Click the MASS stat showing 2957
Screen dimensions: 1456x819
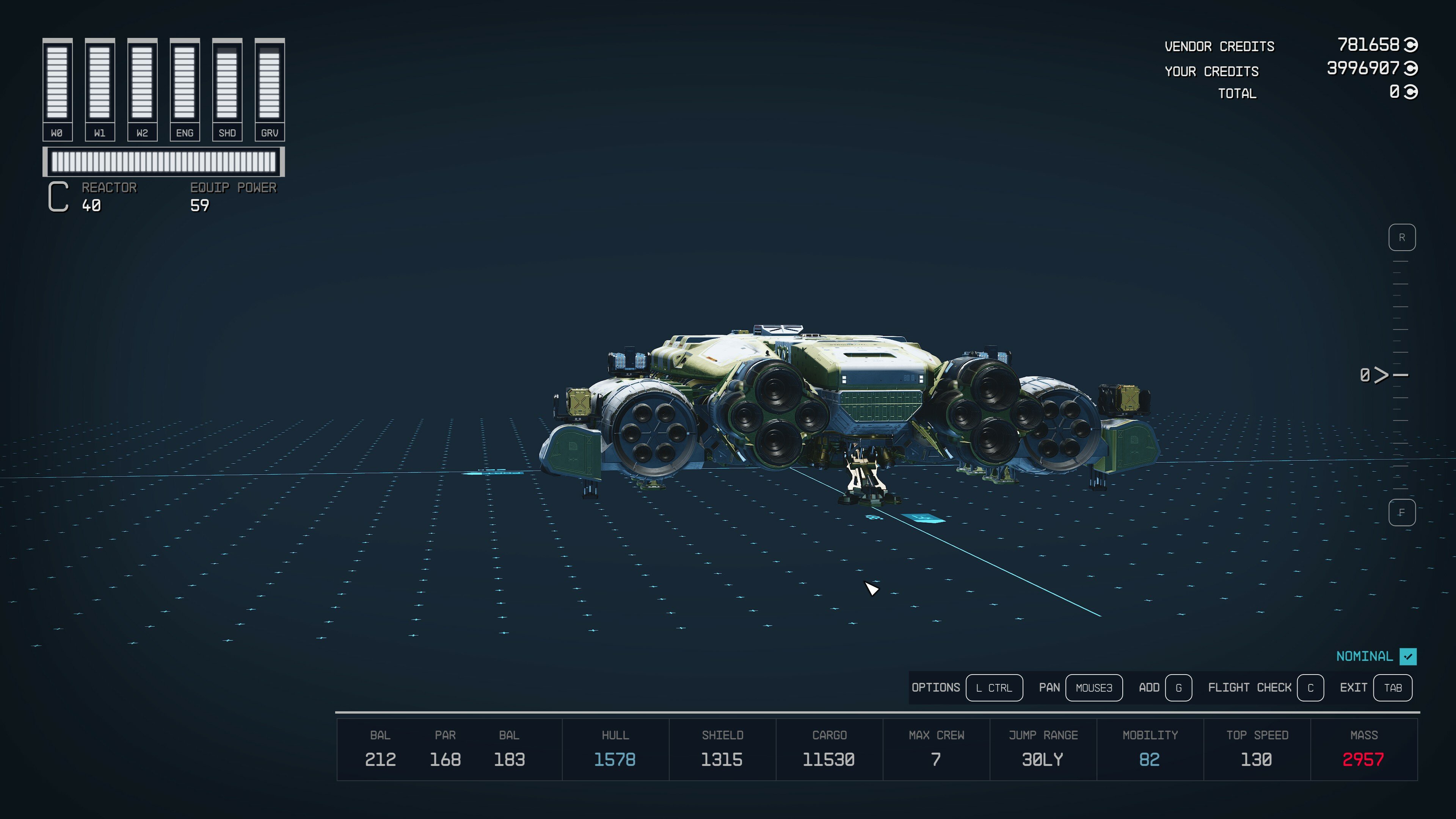[1364, 759]
